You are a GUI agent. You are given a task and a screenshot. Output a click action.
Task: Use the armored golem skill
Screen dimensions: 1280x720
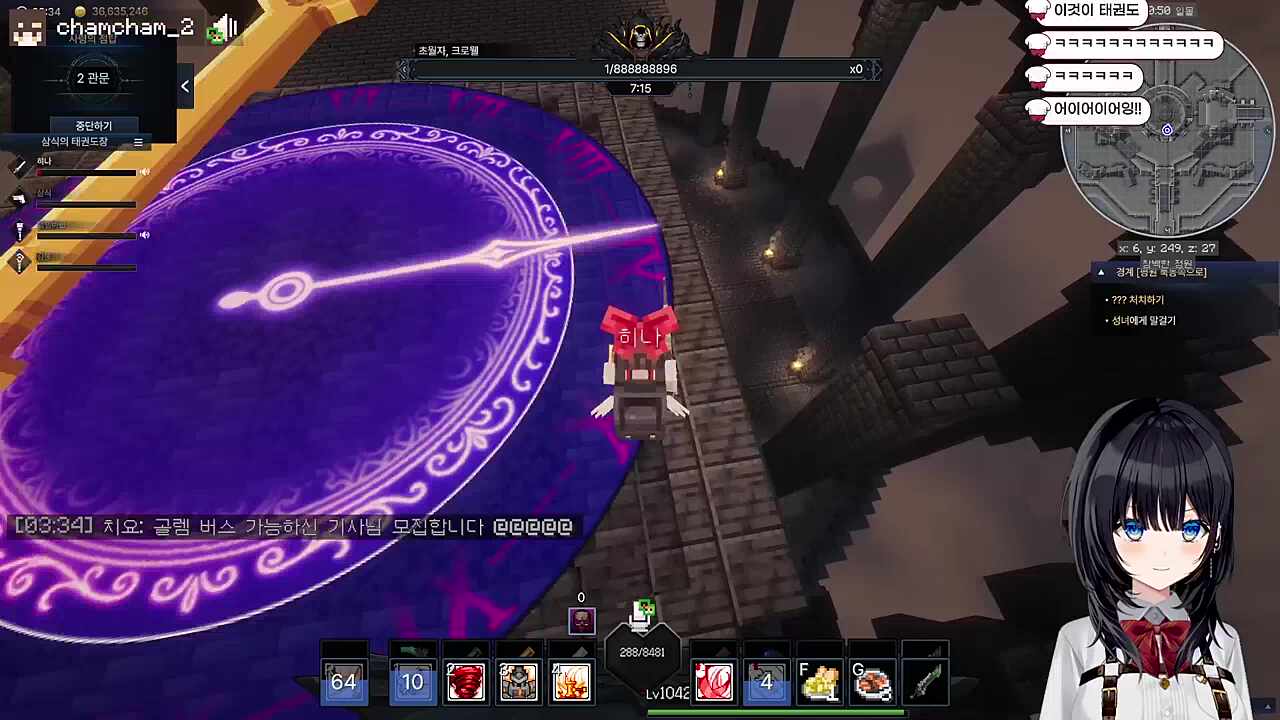tap(518, 682)
